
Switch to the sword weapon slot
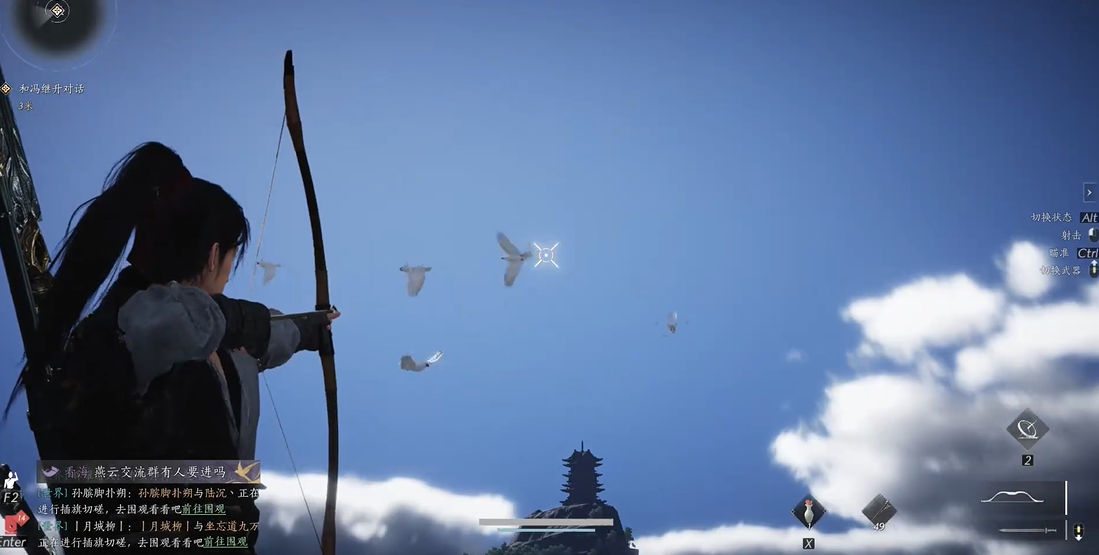1028,530
